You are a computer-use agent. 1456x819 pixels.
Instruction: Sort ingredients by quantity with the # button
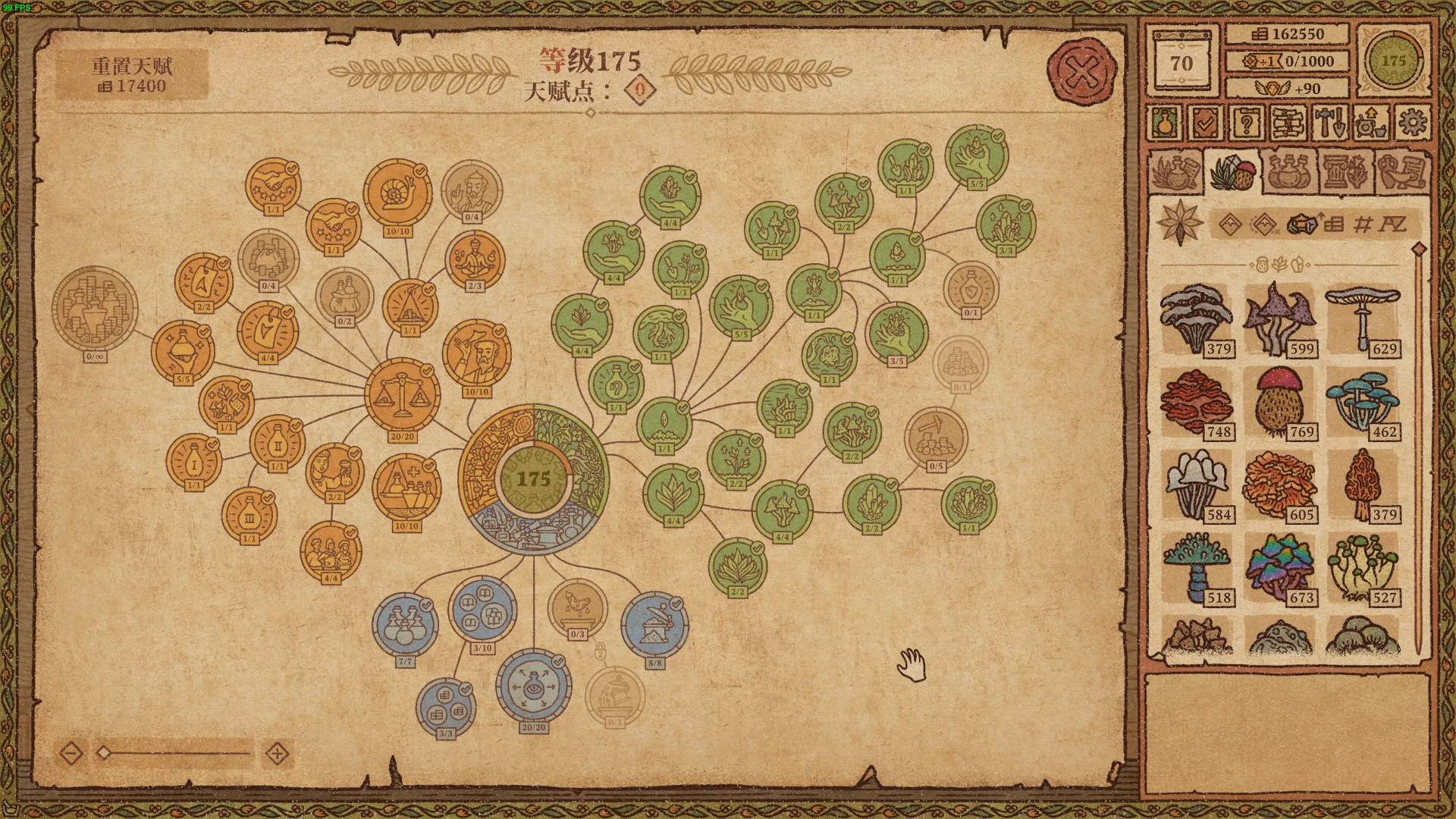point(1363,224)
